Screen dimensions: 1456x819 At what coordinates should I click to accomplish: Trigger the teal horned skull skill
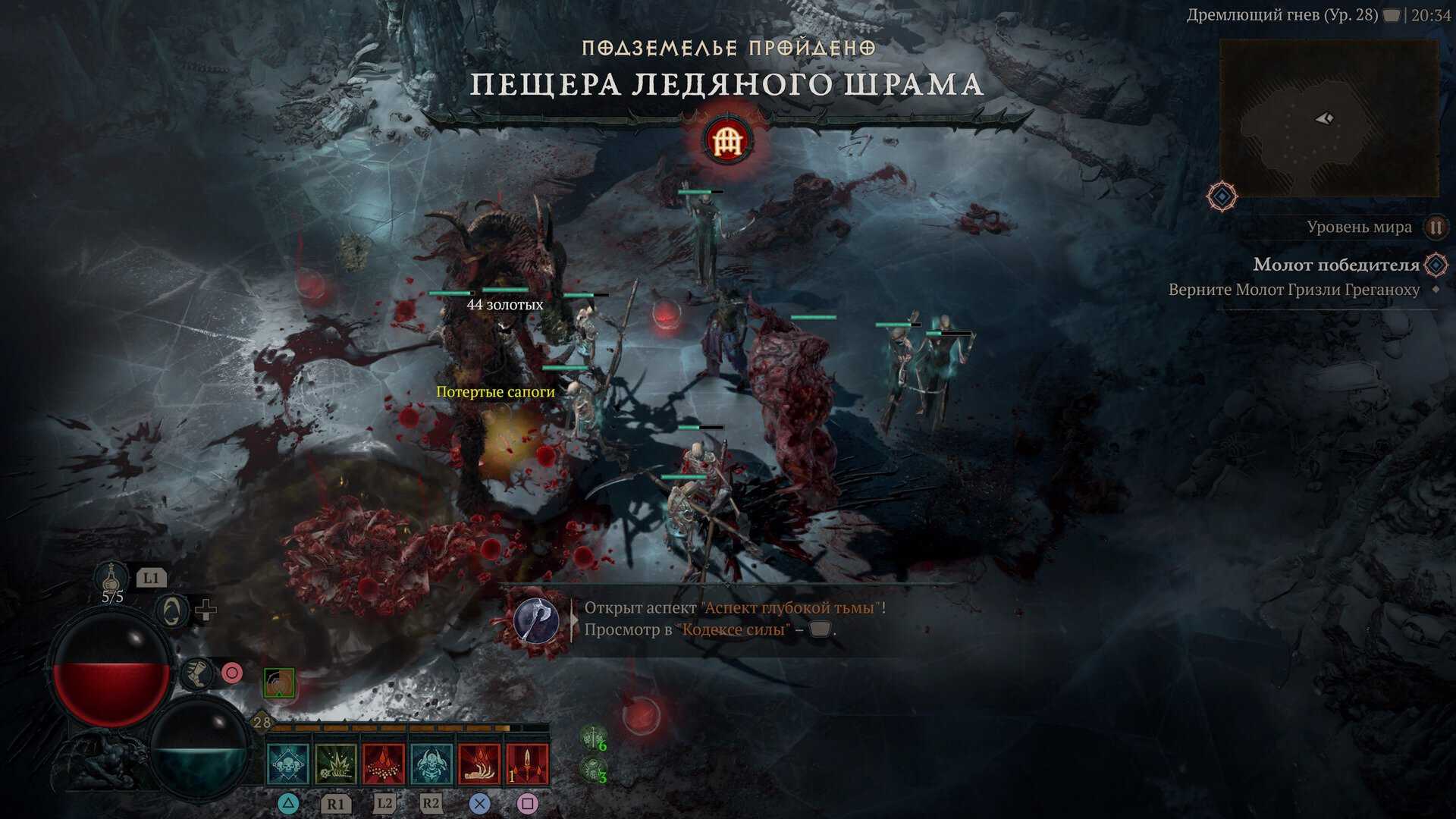coord(431,763)
